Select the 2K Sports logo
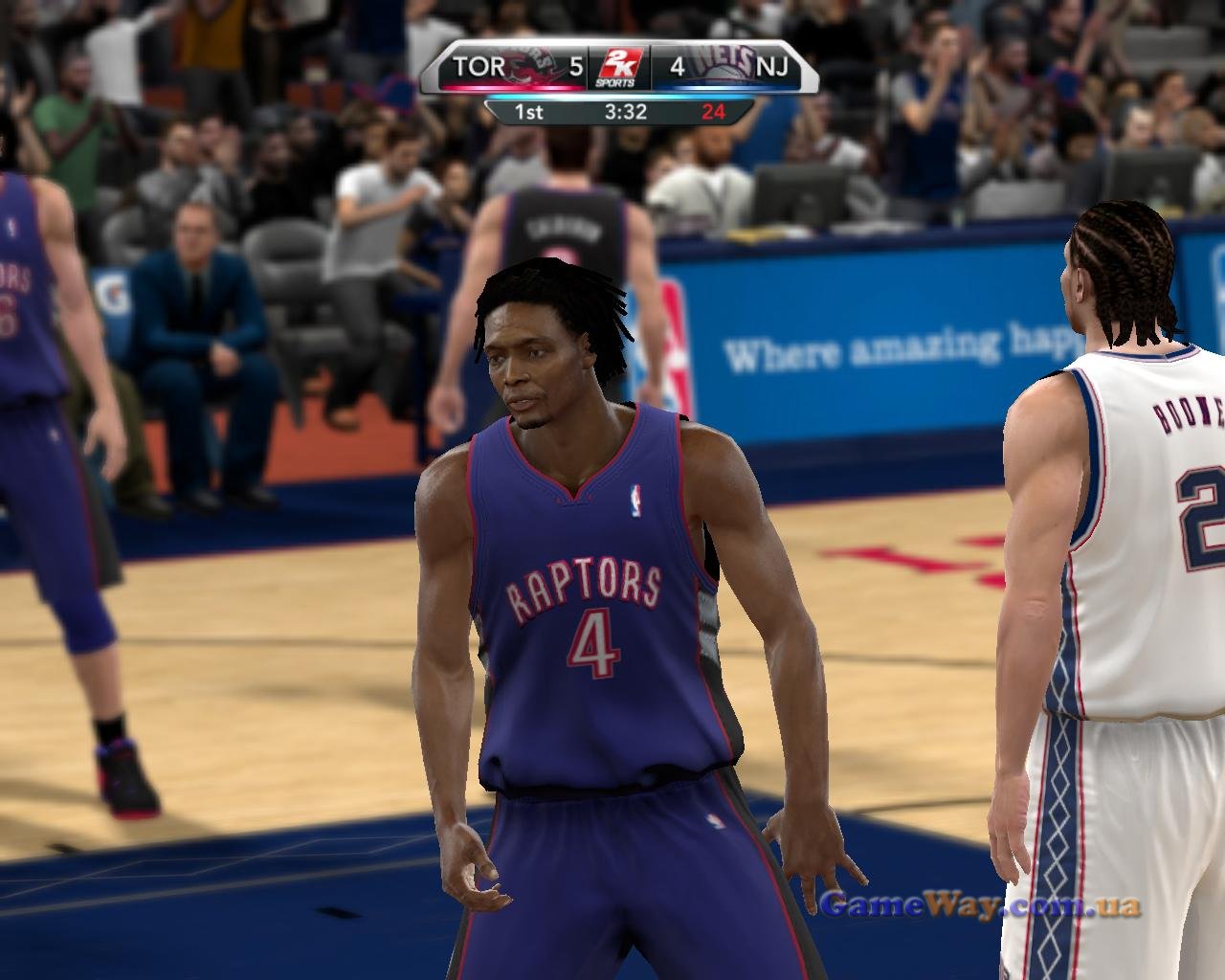 [x=616, y=68]
